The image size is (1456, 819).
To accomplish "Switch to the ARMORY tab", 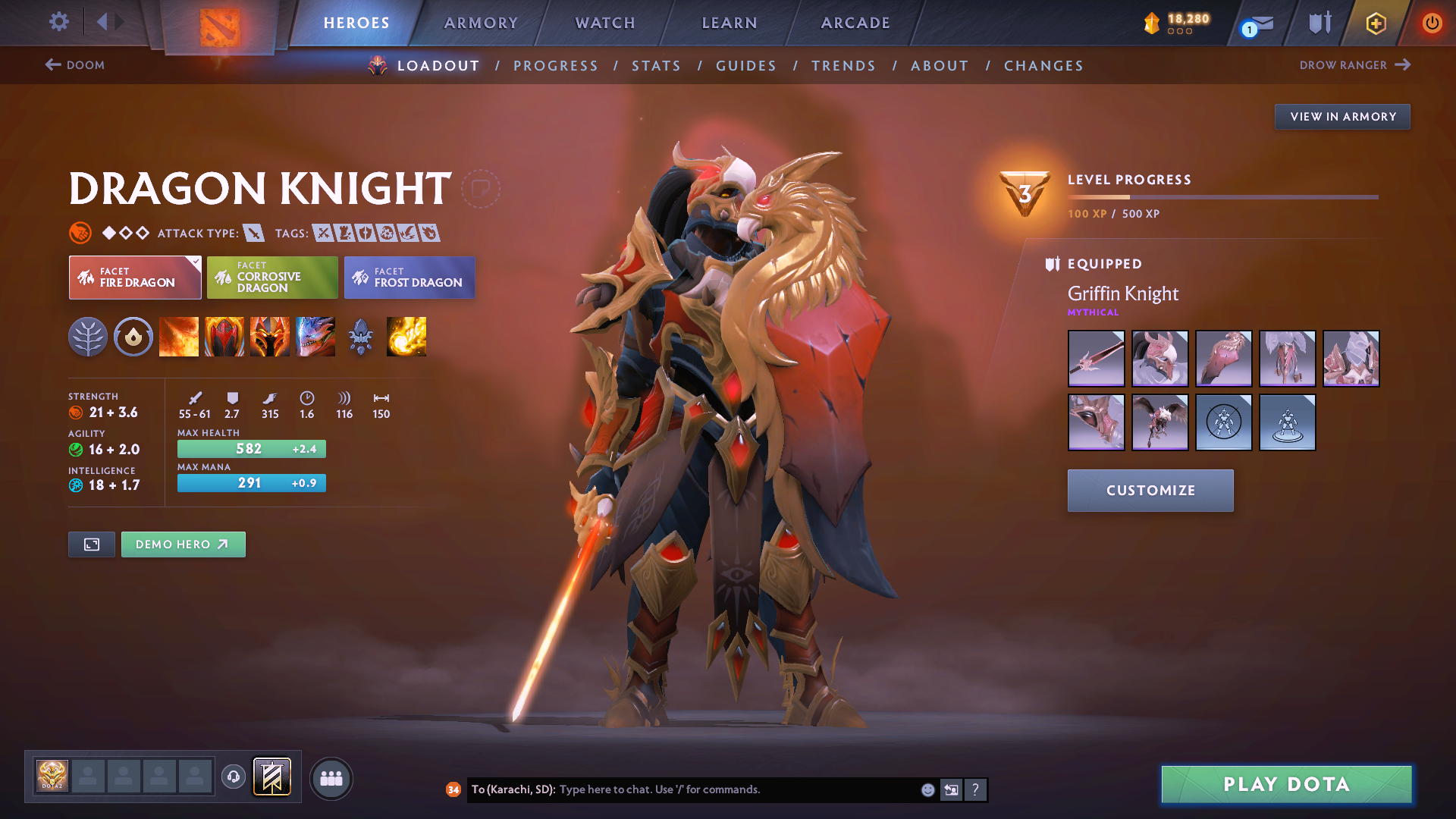I will 481,23.
